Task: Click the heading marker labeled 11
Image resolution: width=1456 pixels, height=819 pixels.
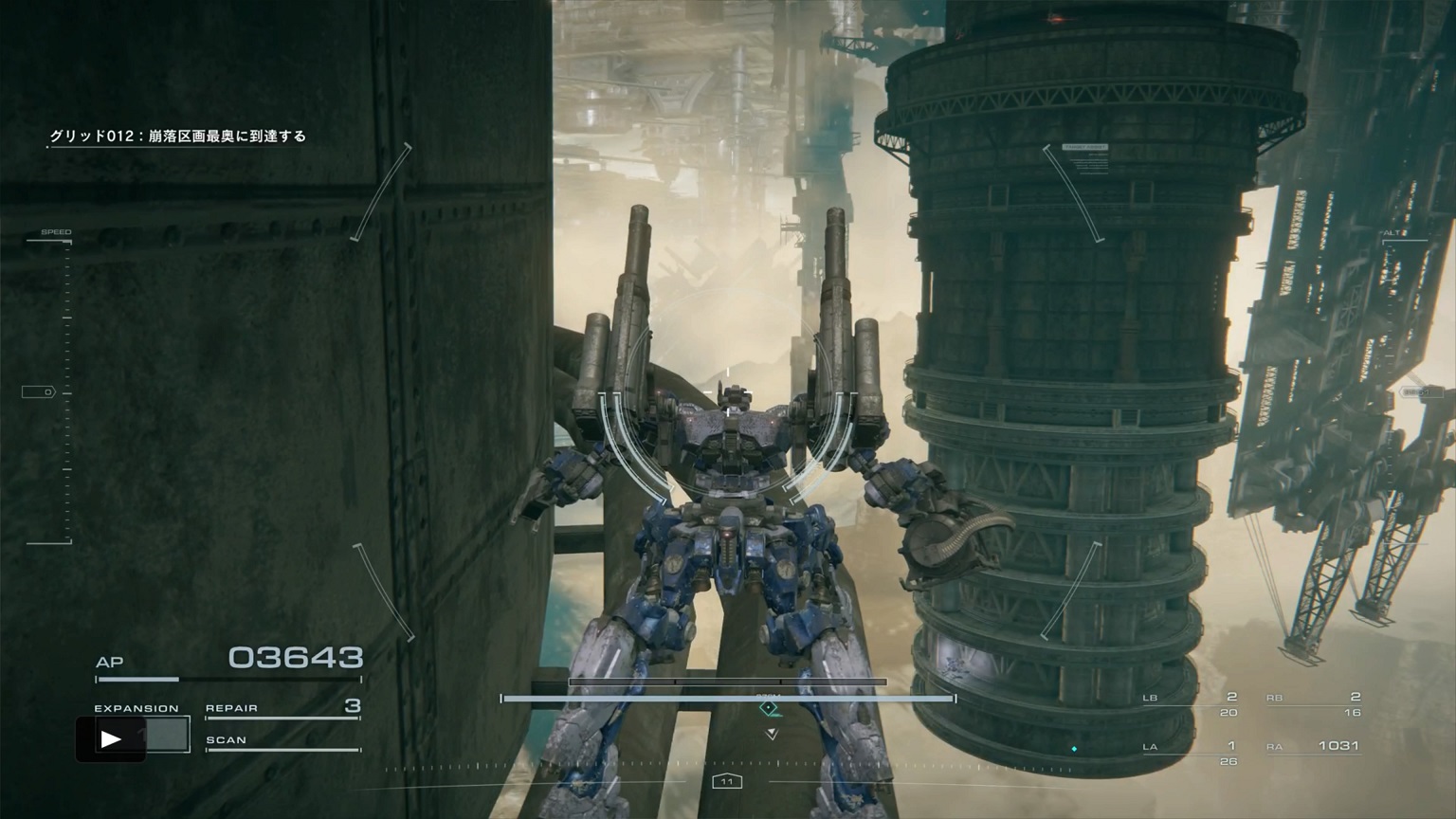Action: (728, 781)
